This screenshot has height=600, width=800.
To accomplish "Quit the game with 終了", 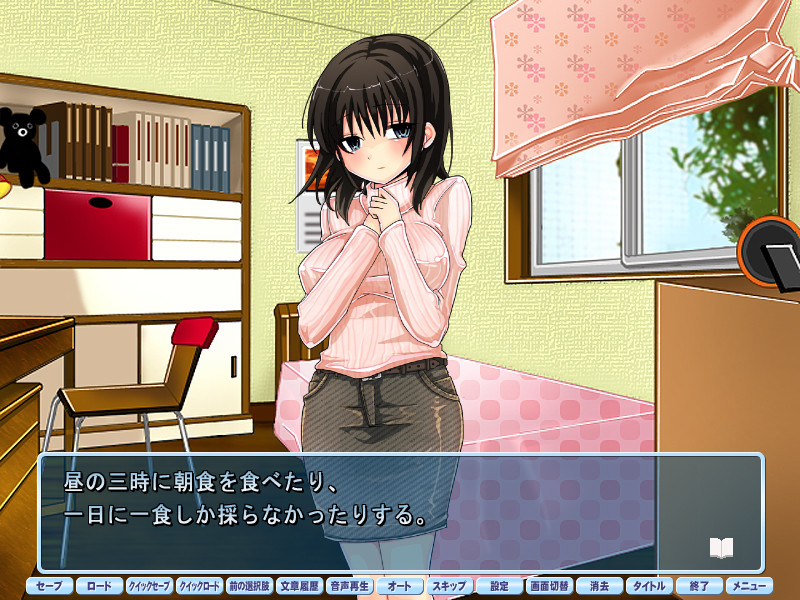I will tap(699, 586).
